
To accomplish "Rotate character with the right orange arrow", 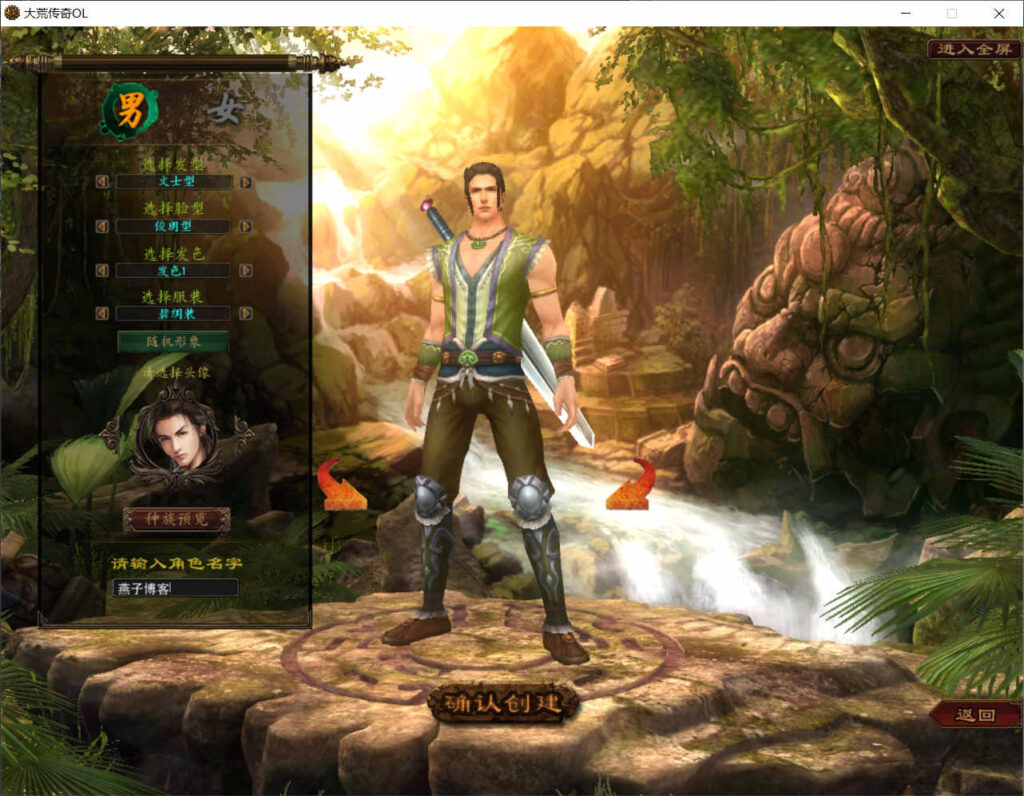I will 631,486.
